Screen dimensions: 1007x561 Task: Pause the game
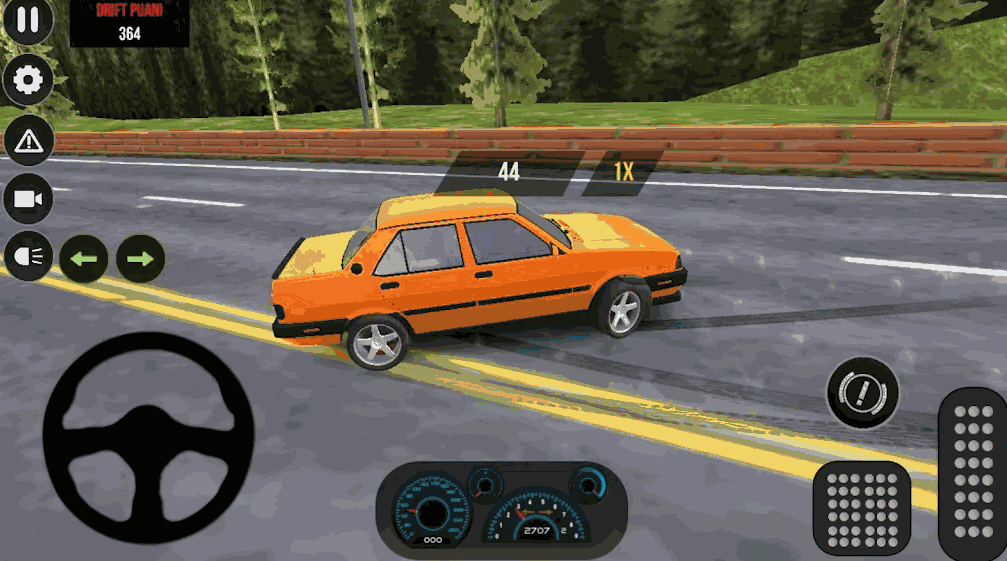(28, 21)
